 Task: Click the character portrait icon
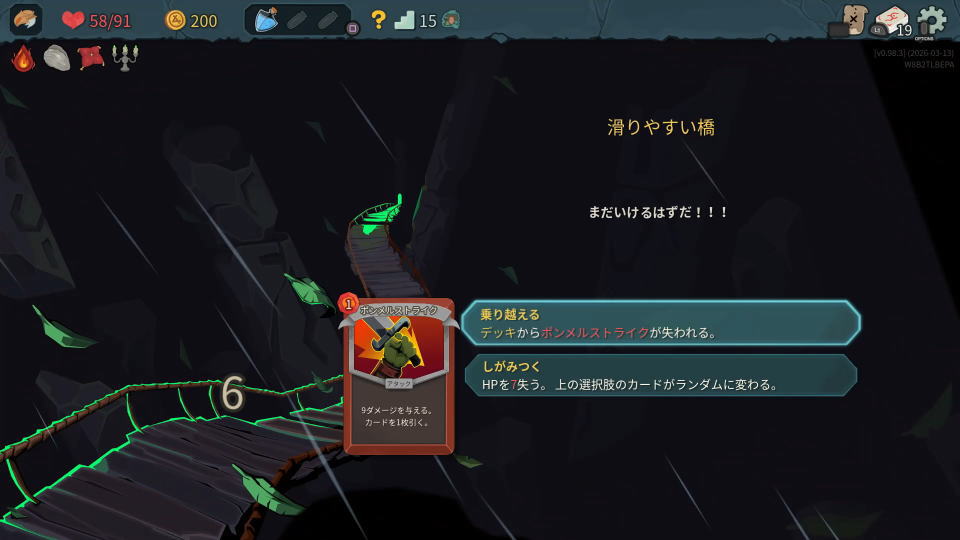click(26, 20)
